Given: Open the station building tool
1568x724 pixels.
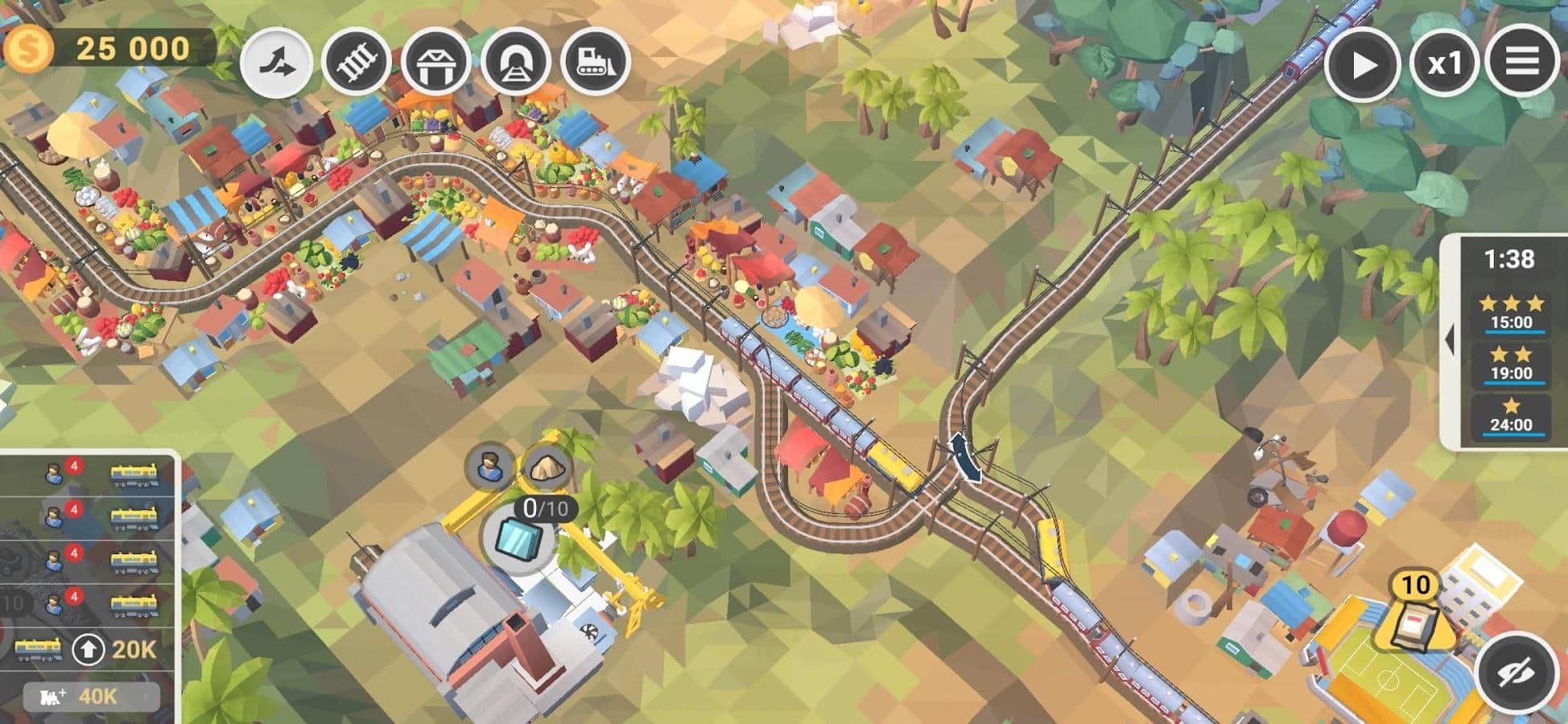Looking at the screenshot, I should [435, 63].
